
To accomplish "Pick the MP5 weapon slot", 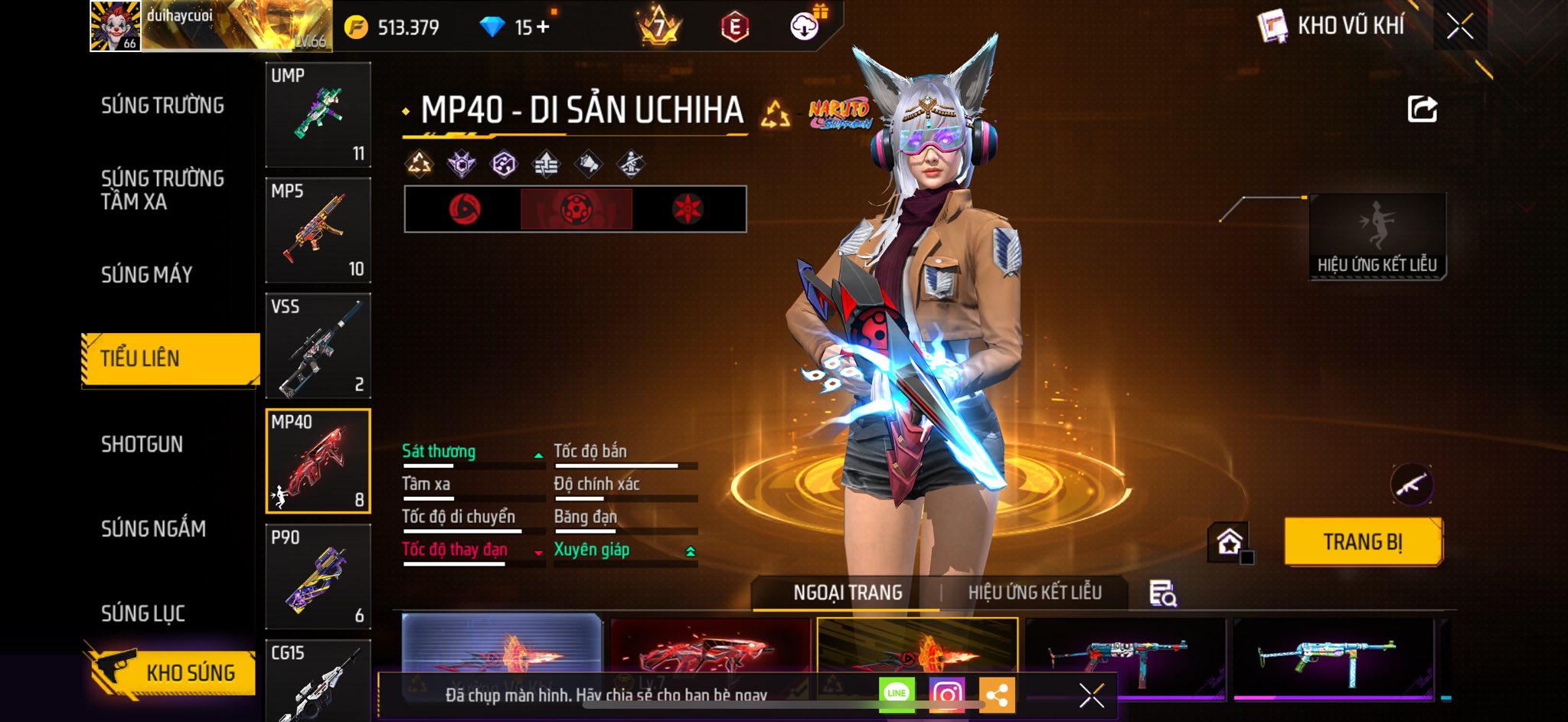I will pos(318,230).
